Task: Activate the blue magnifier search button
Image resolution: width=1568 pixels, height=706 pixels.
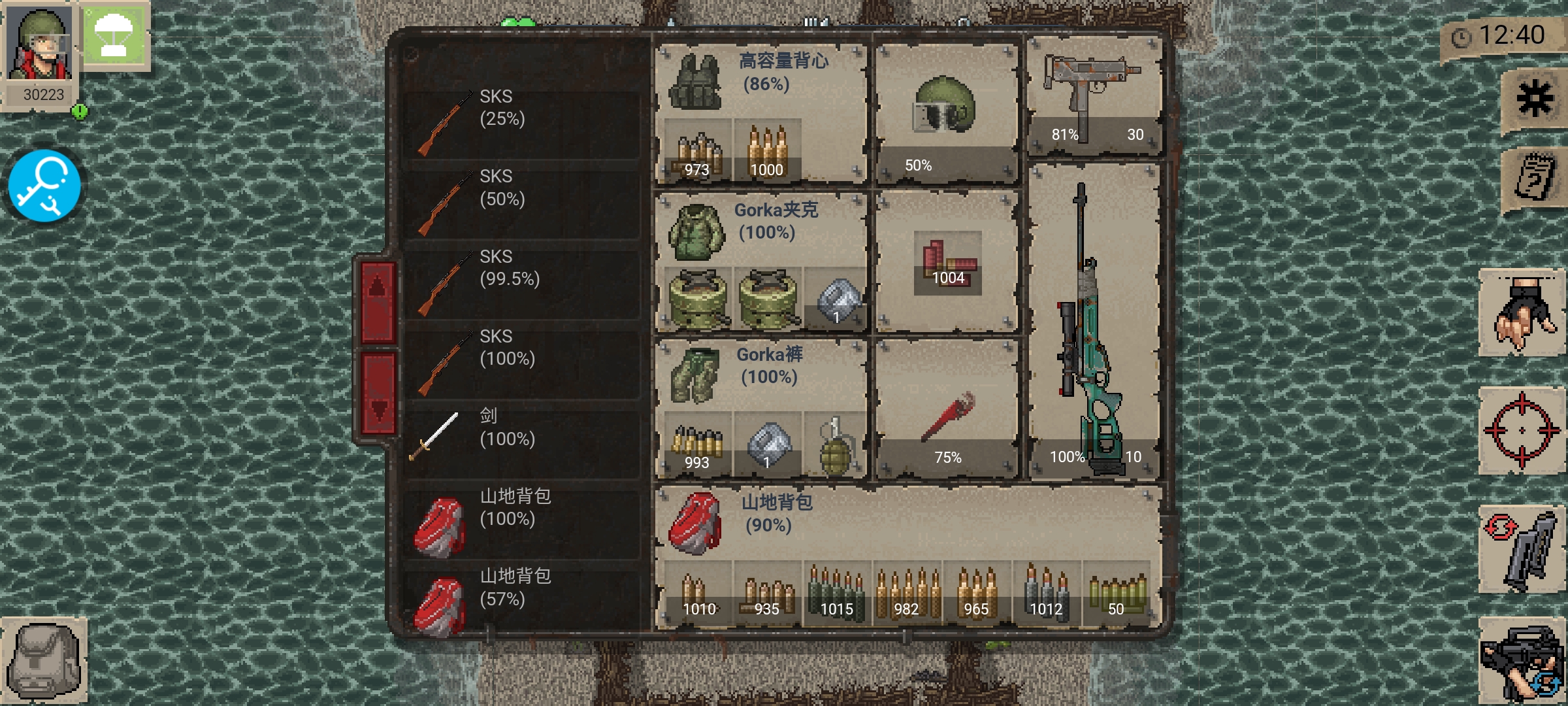Action: click(44, 186)
